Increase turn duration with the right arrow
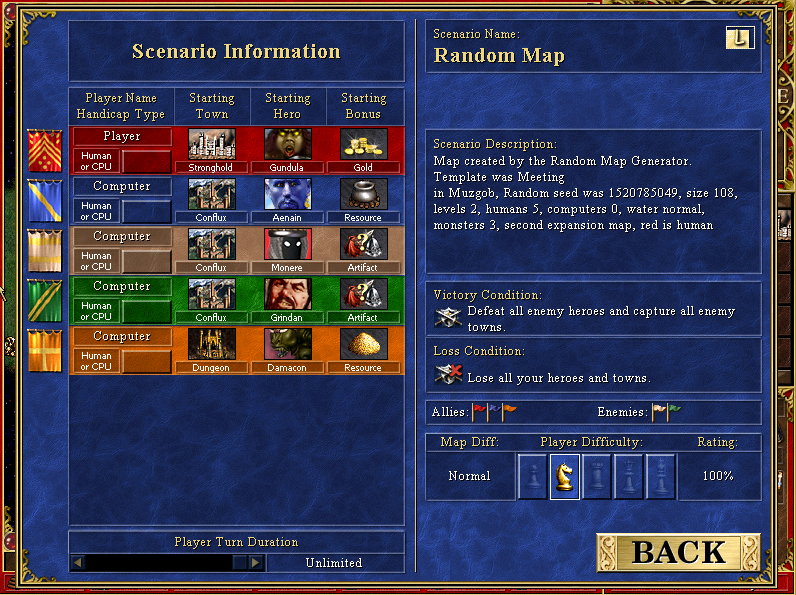 (x=256, y=563)
